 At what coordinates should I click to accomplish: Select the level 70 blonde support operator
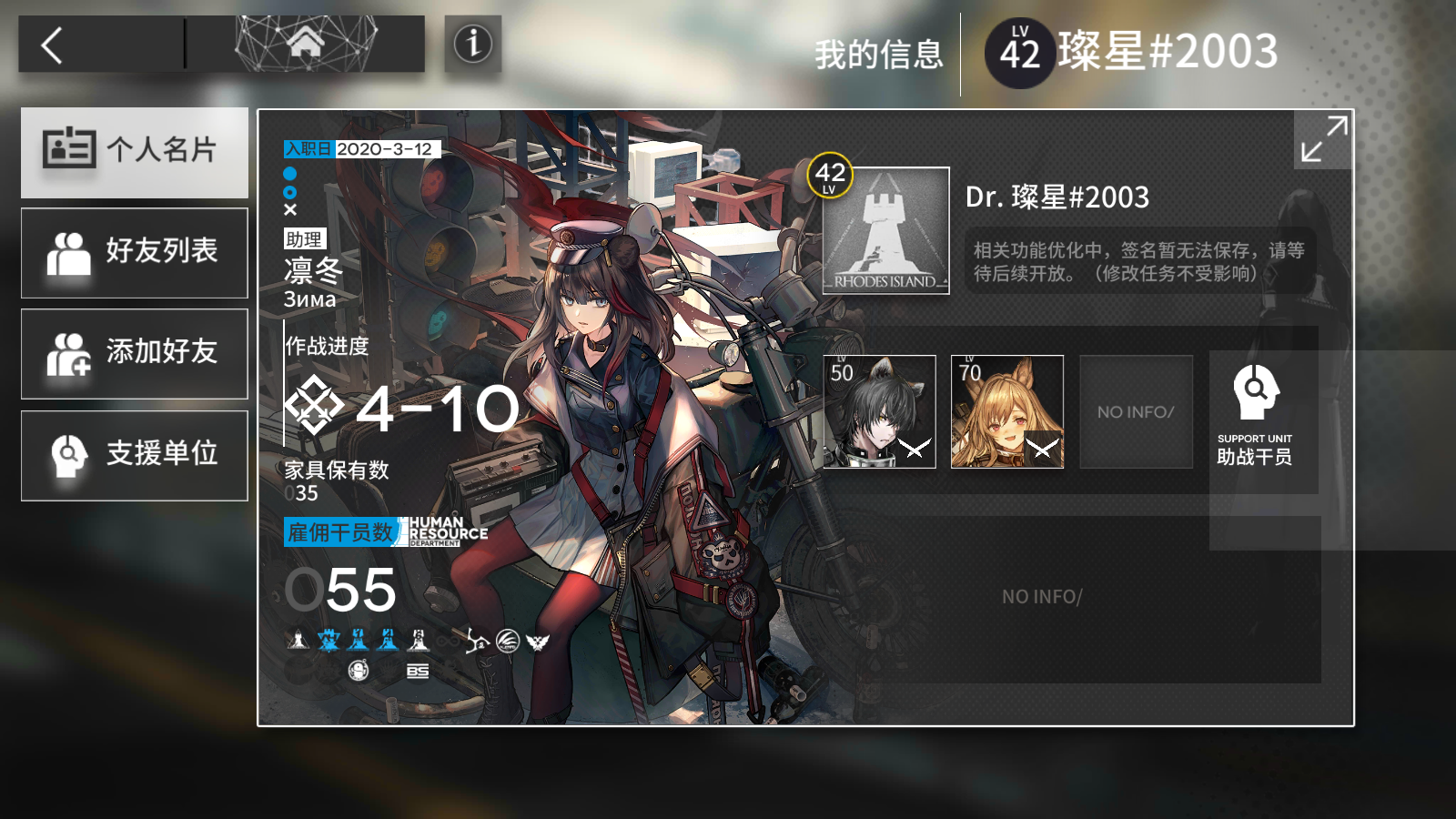click(x=1006, y=411)
